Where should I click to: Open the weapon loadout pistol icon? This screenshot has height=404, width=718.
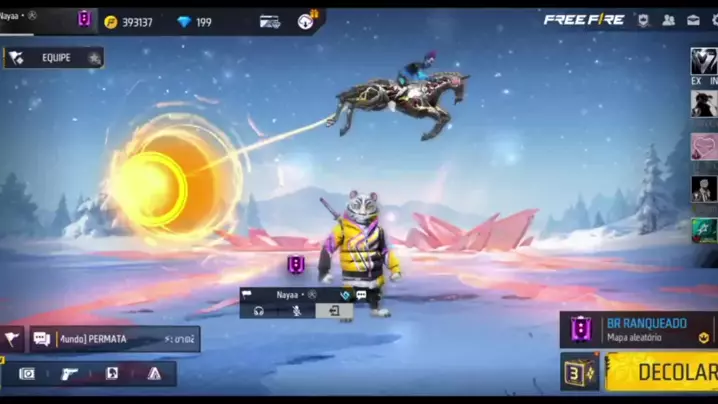[70, 374]
